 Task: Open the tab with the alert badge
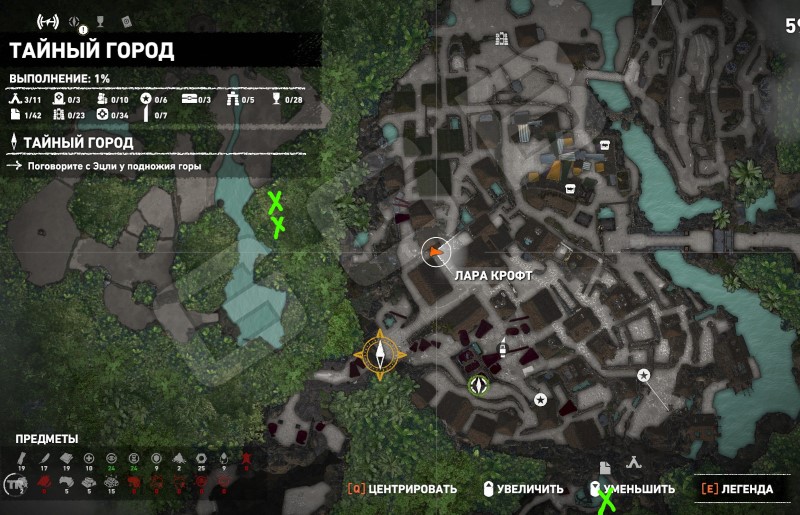tap(75, 22)
